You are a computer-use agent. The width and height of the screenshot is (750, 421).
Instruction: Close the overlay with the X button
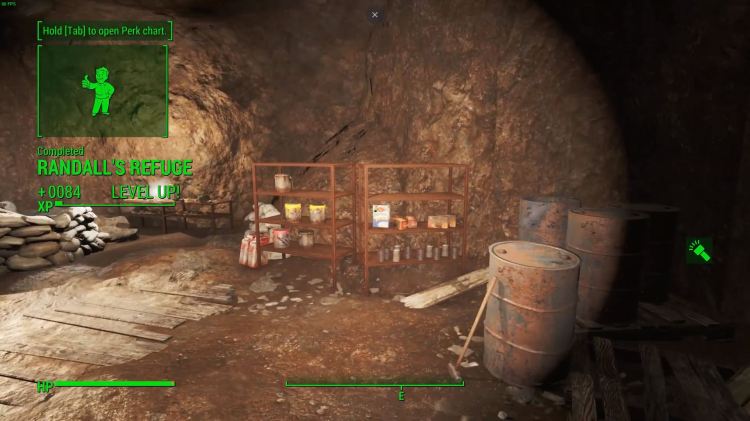point(375,15)
